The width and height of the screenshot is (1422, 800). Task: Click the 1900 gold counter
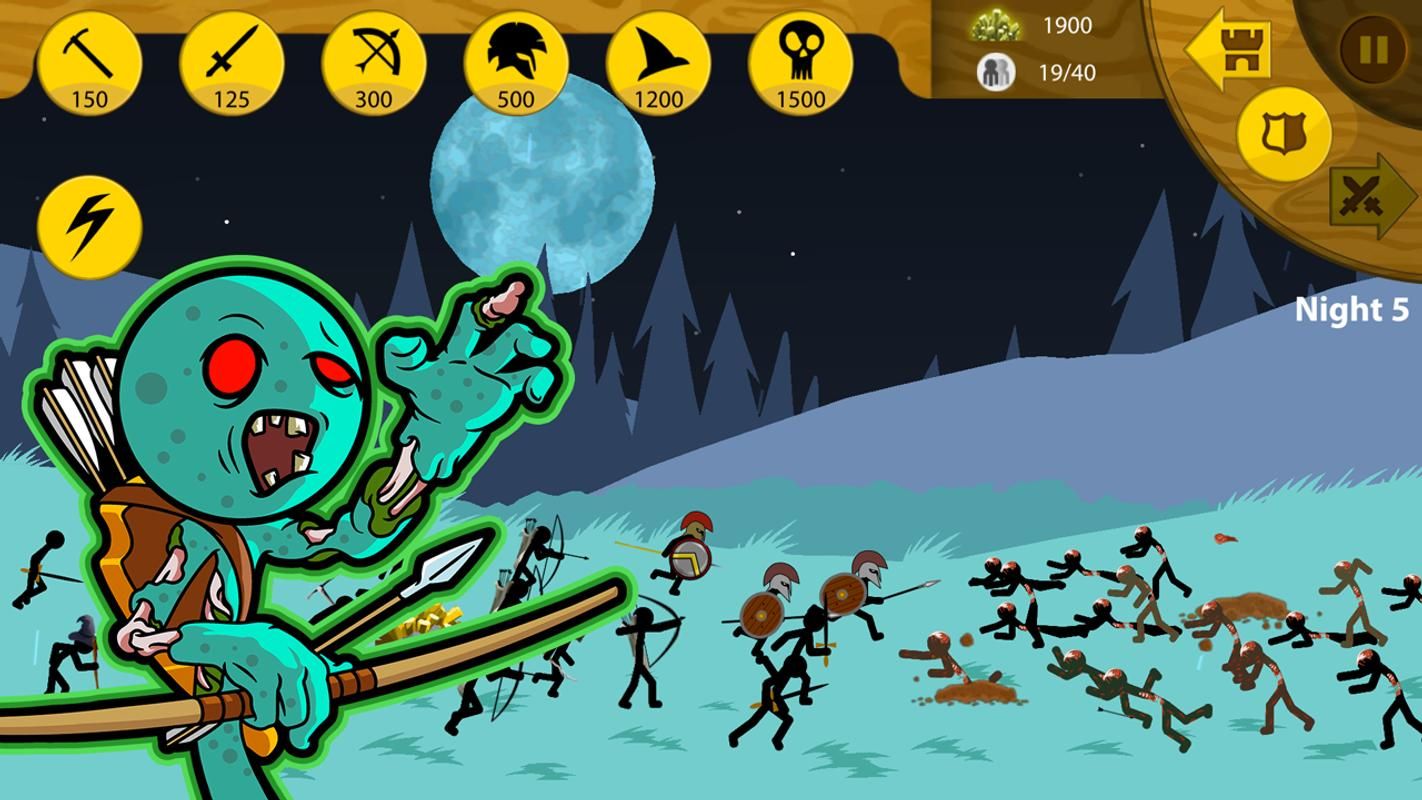(x=1066, y=26)
